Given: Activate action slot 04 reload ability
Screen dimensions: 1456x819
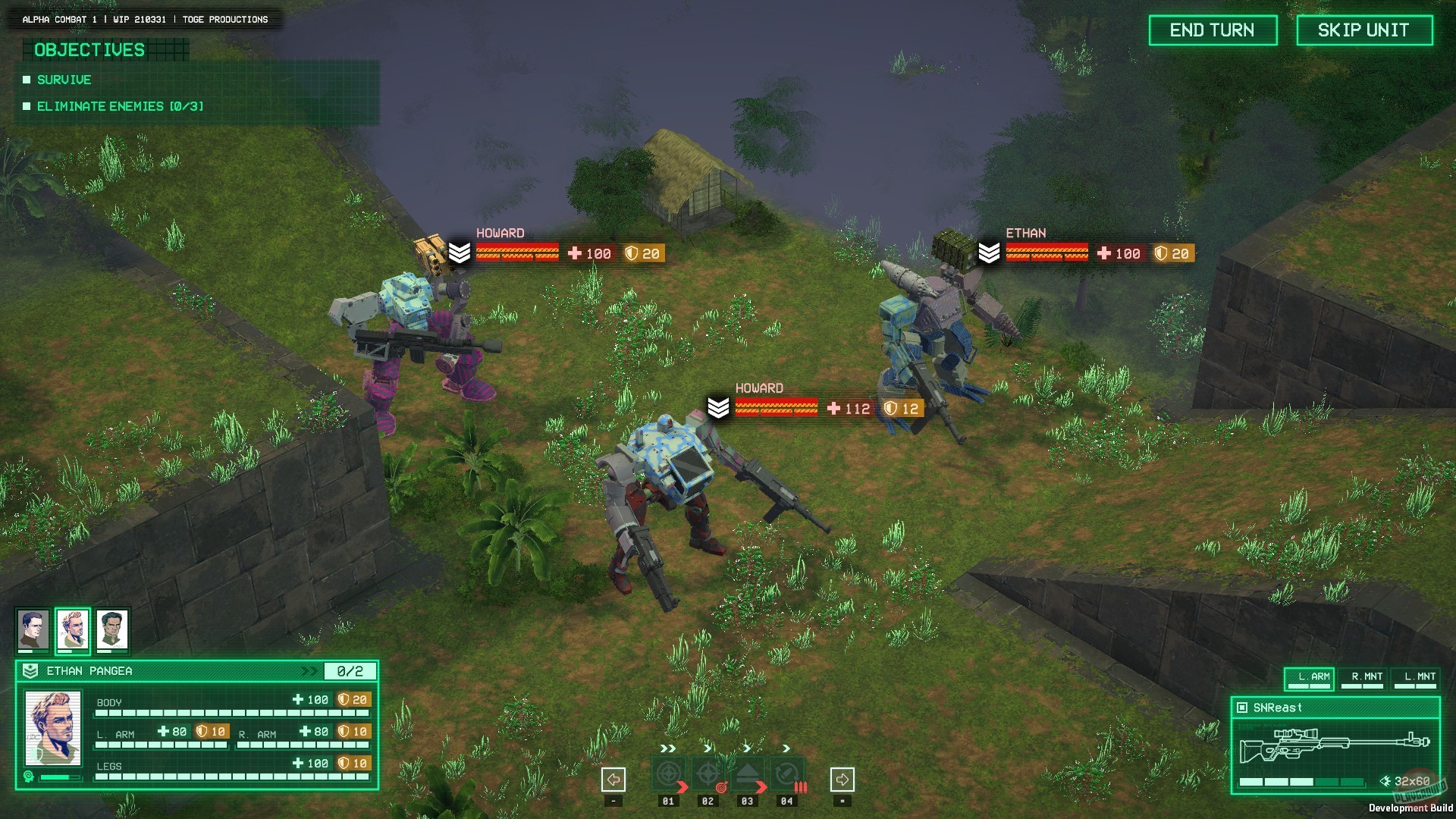Looking at the screenshot, I should (787, 774).
